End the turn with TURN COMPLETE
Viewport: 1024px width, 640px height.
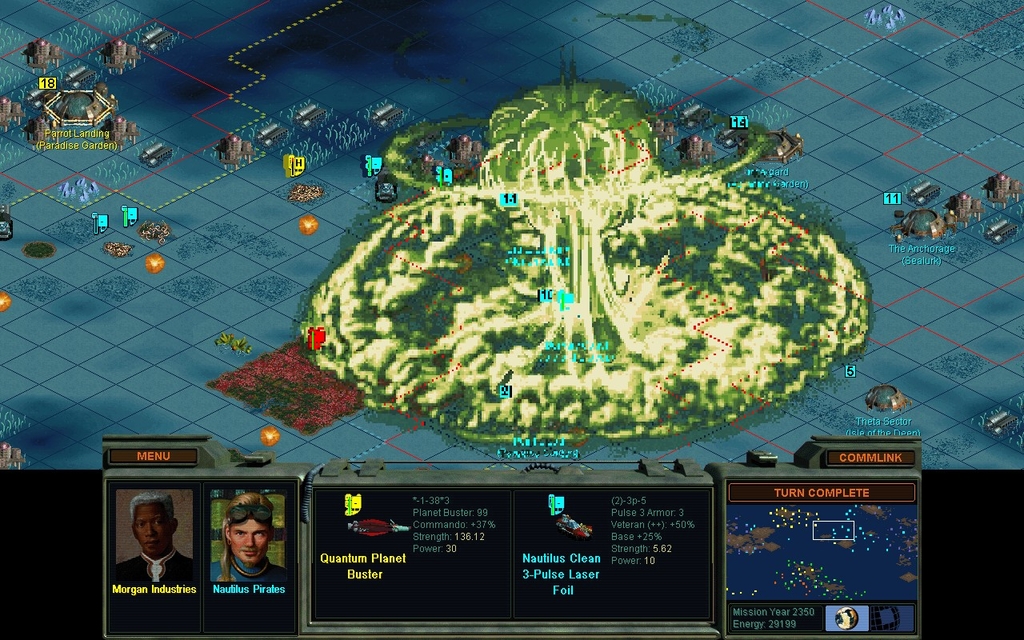821,493
